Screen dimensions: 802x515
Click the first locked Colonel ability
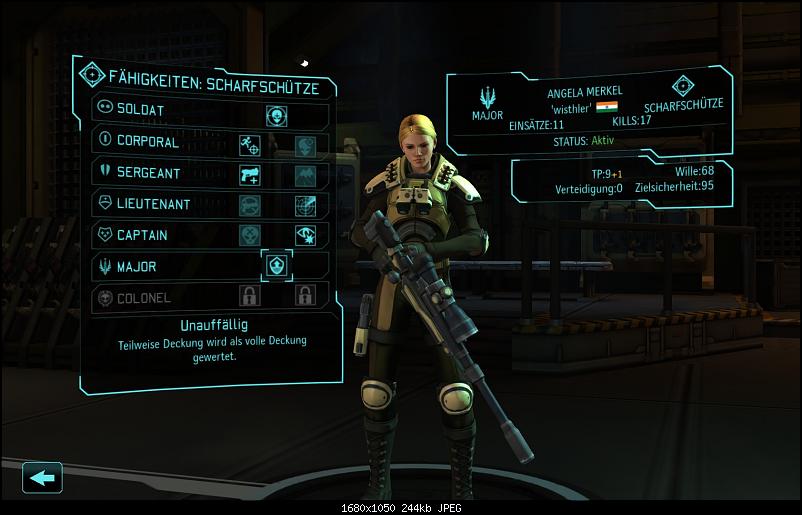pyautogui.click(x=250, y=296)
